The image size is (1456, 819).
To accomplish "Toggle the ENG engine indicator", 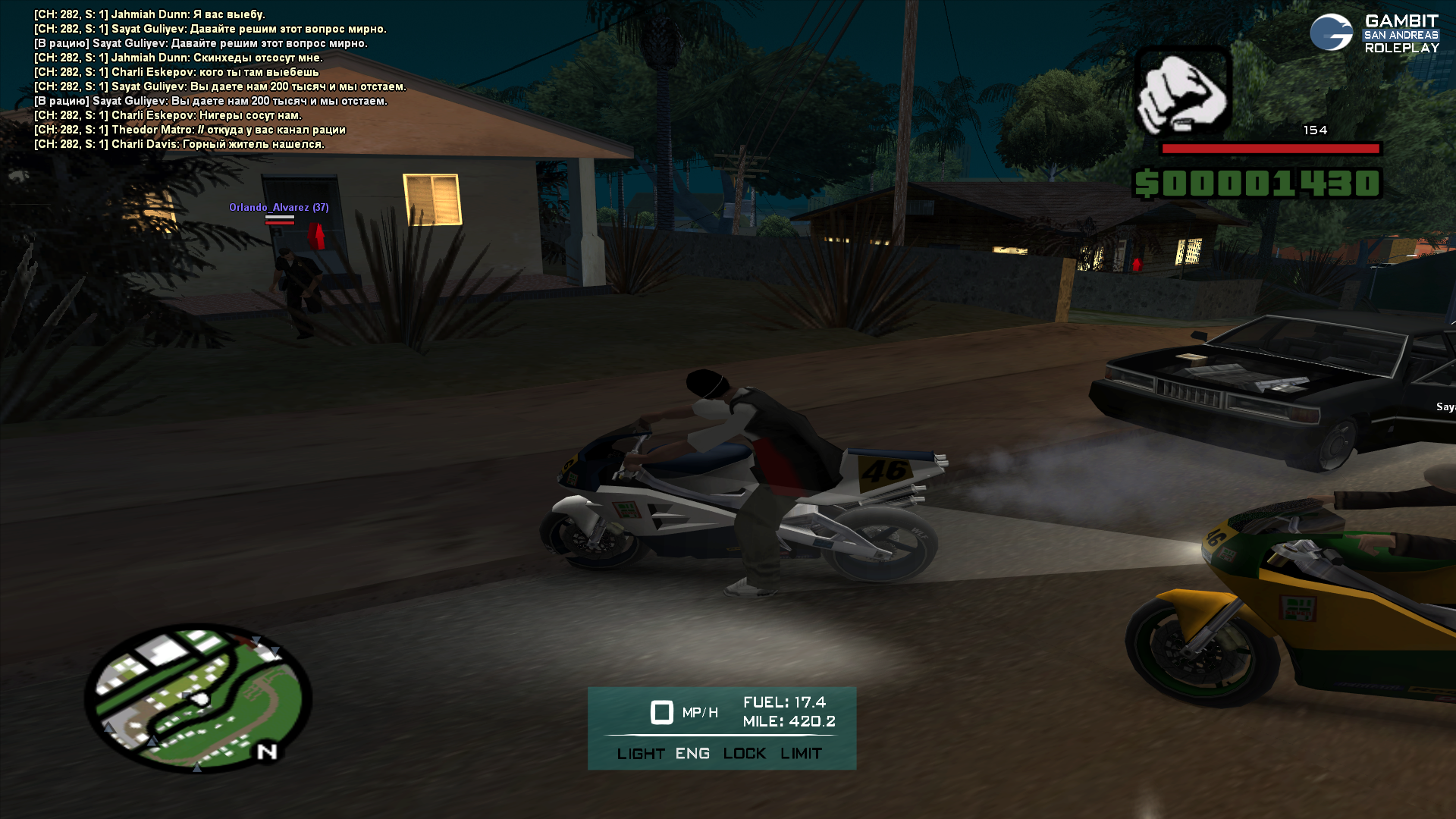I will point(692,754).
